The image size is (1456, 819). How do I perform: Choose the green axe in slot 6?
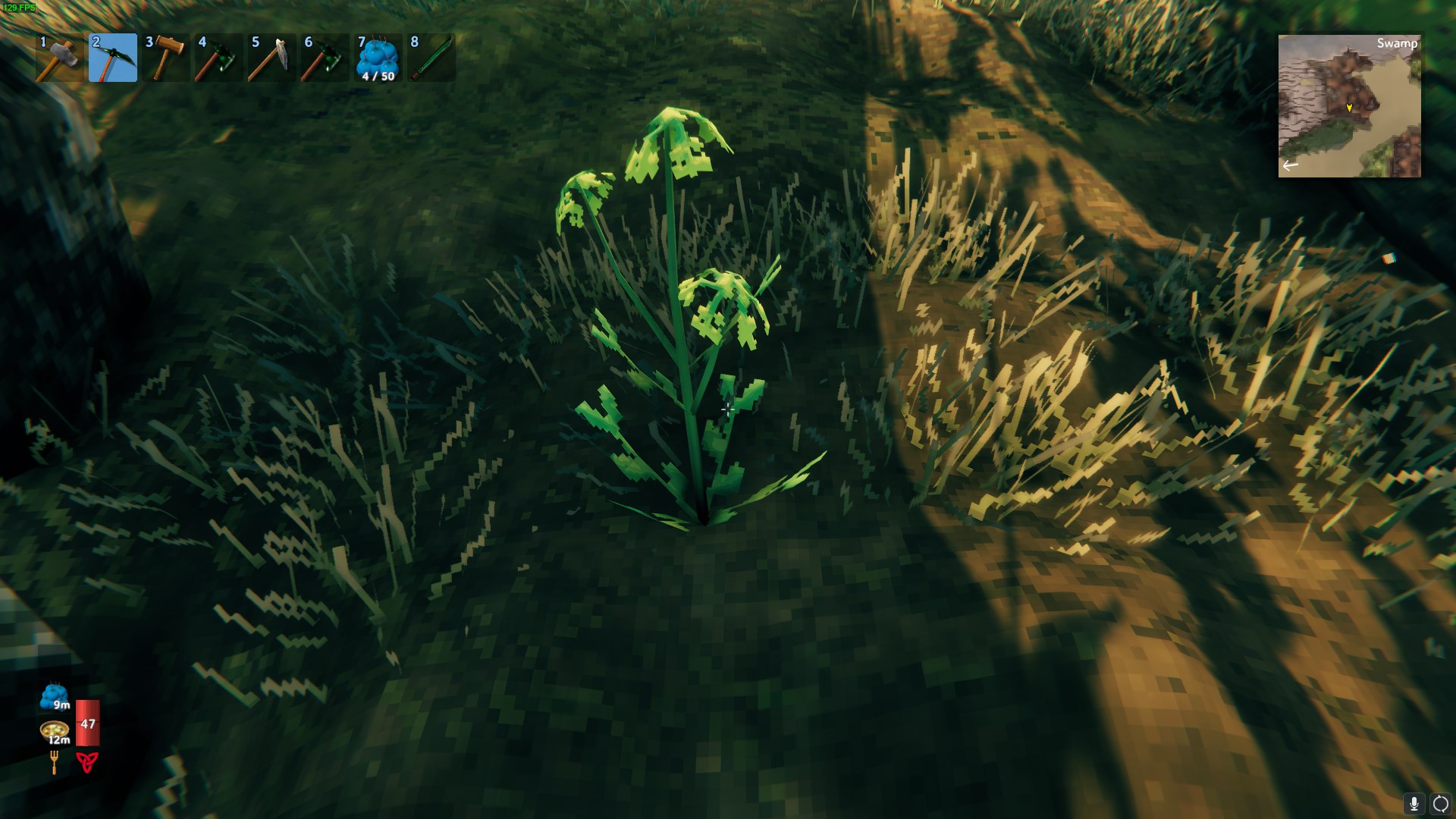pos(325,58)
